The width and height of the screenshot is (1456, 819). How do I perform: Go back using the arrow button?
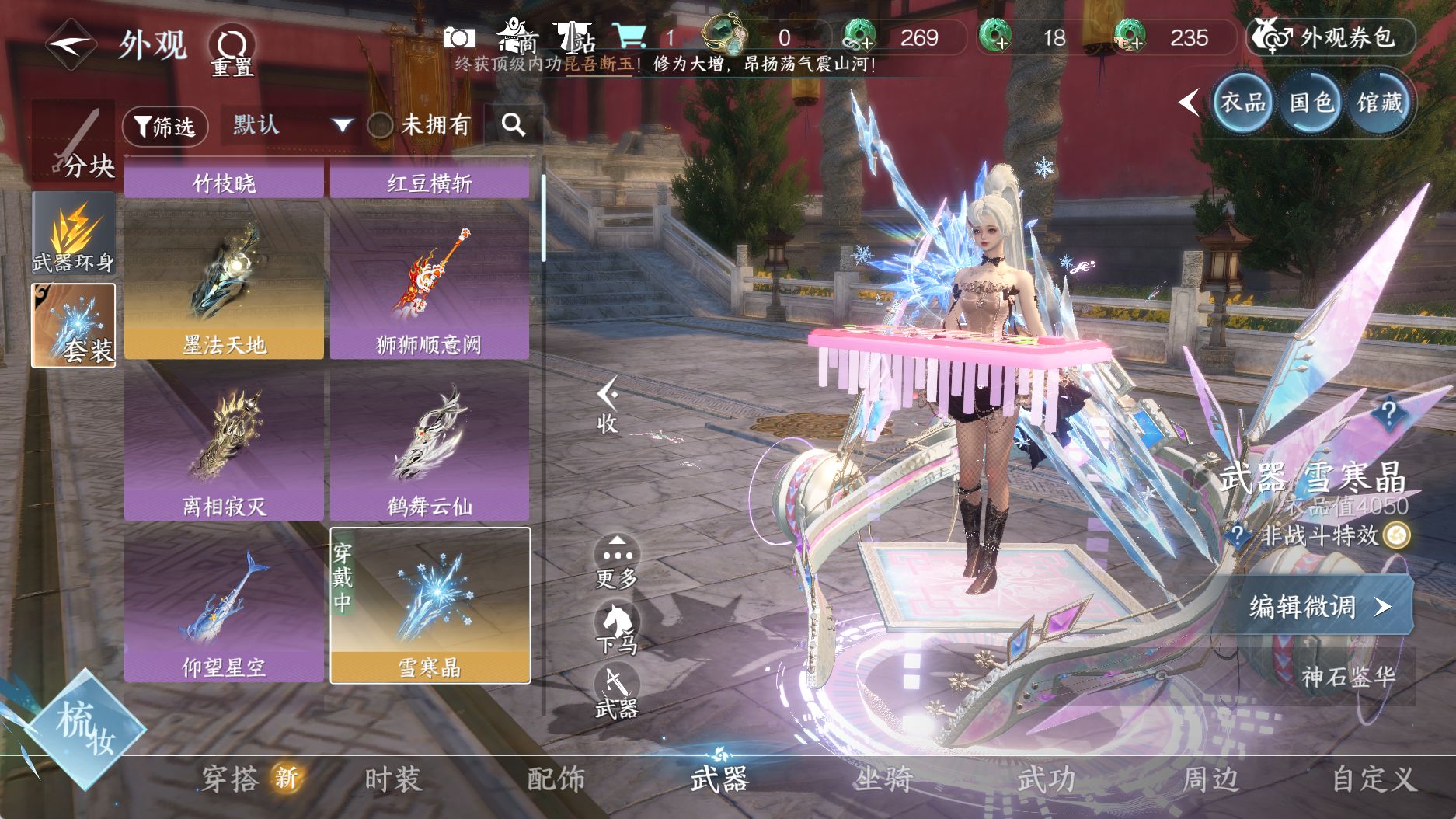pyautogui.click(x=70, y=44)
